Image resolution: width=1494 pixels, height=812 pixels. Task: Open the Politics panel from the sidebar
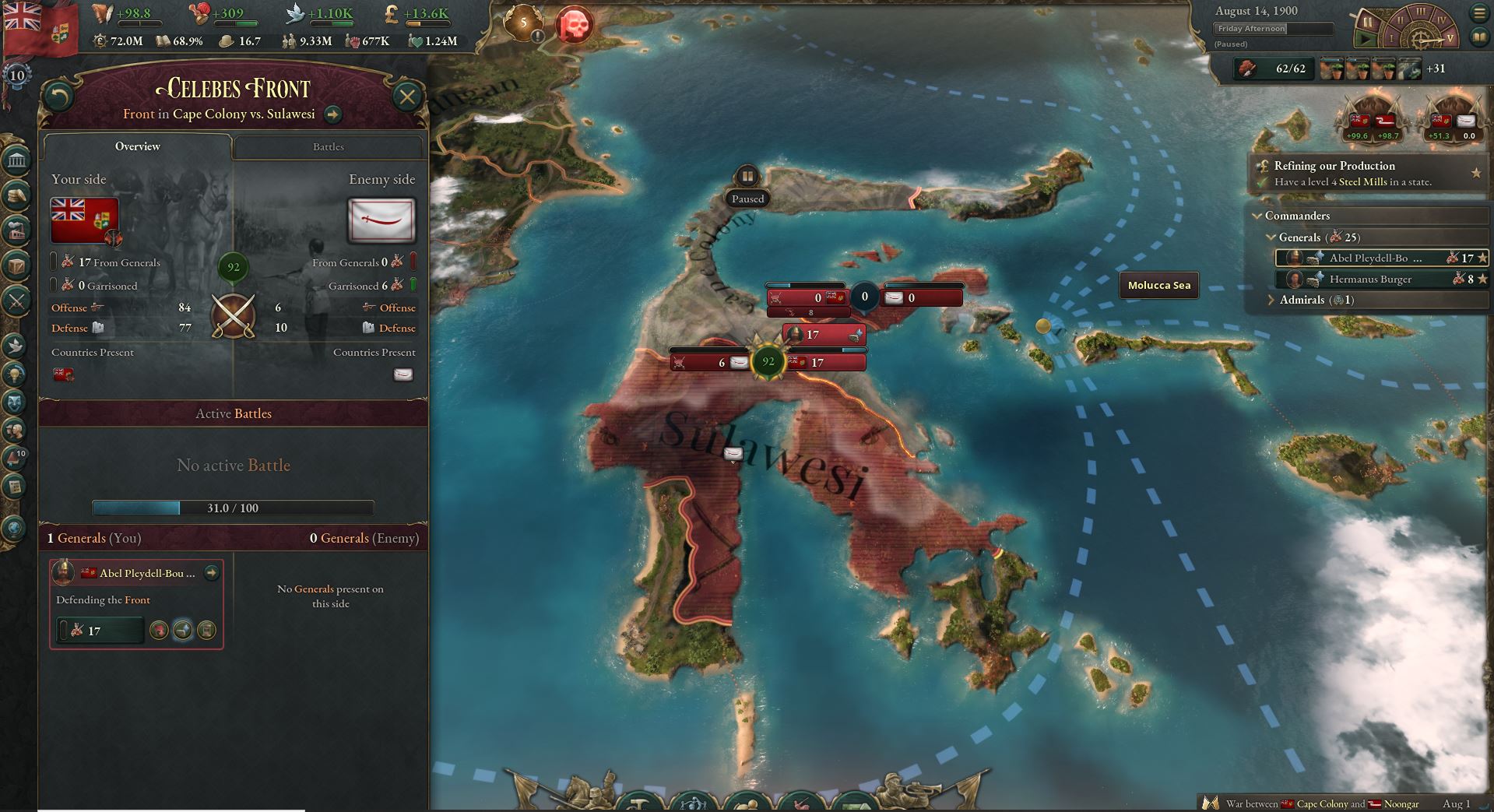pyautogui.click(x=16, y=159)
